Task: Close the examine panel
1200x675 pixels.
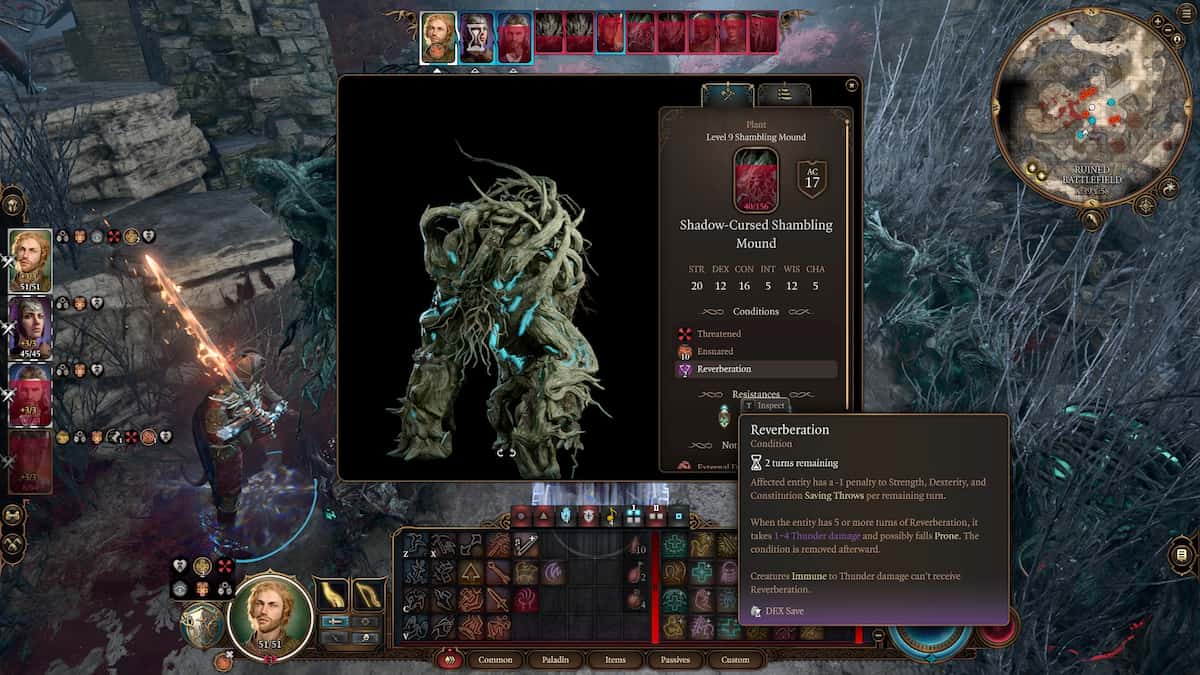Action: pos(851,86)
